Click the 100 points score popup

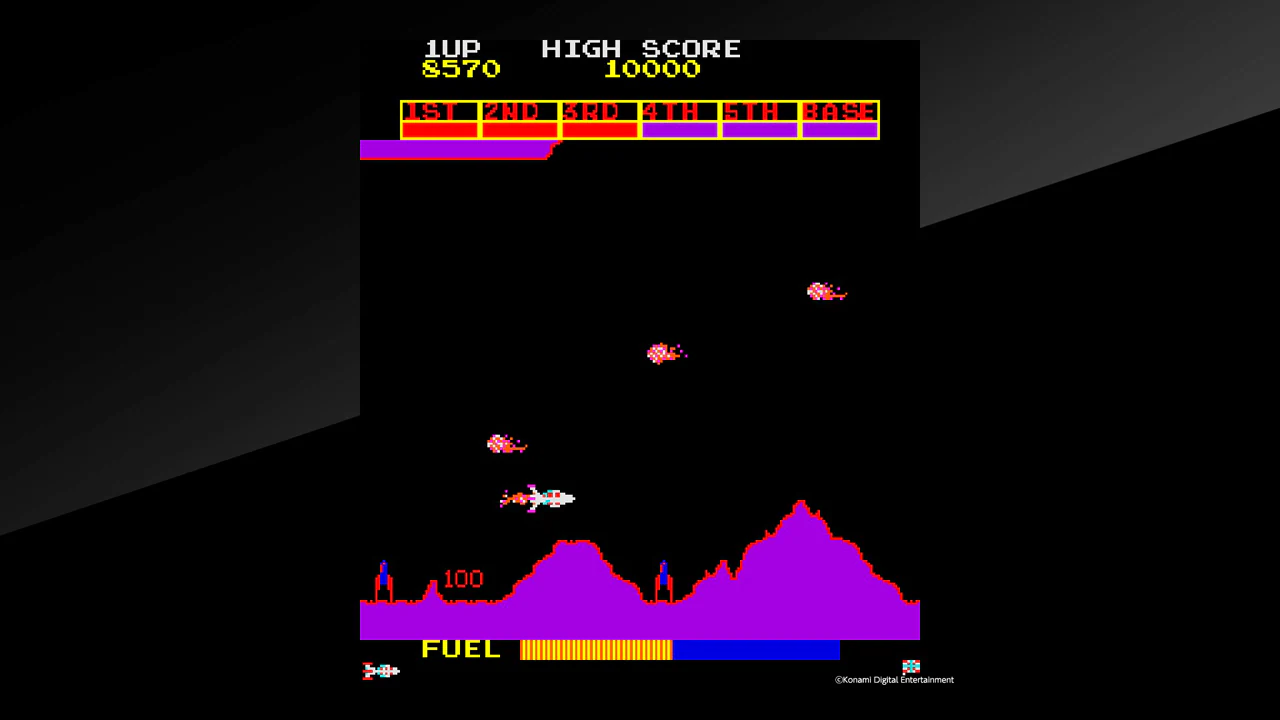461,578
